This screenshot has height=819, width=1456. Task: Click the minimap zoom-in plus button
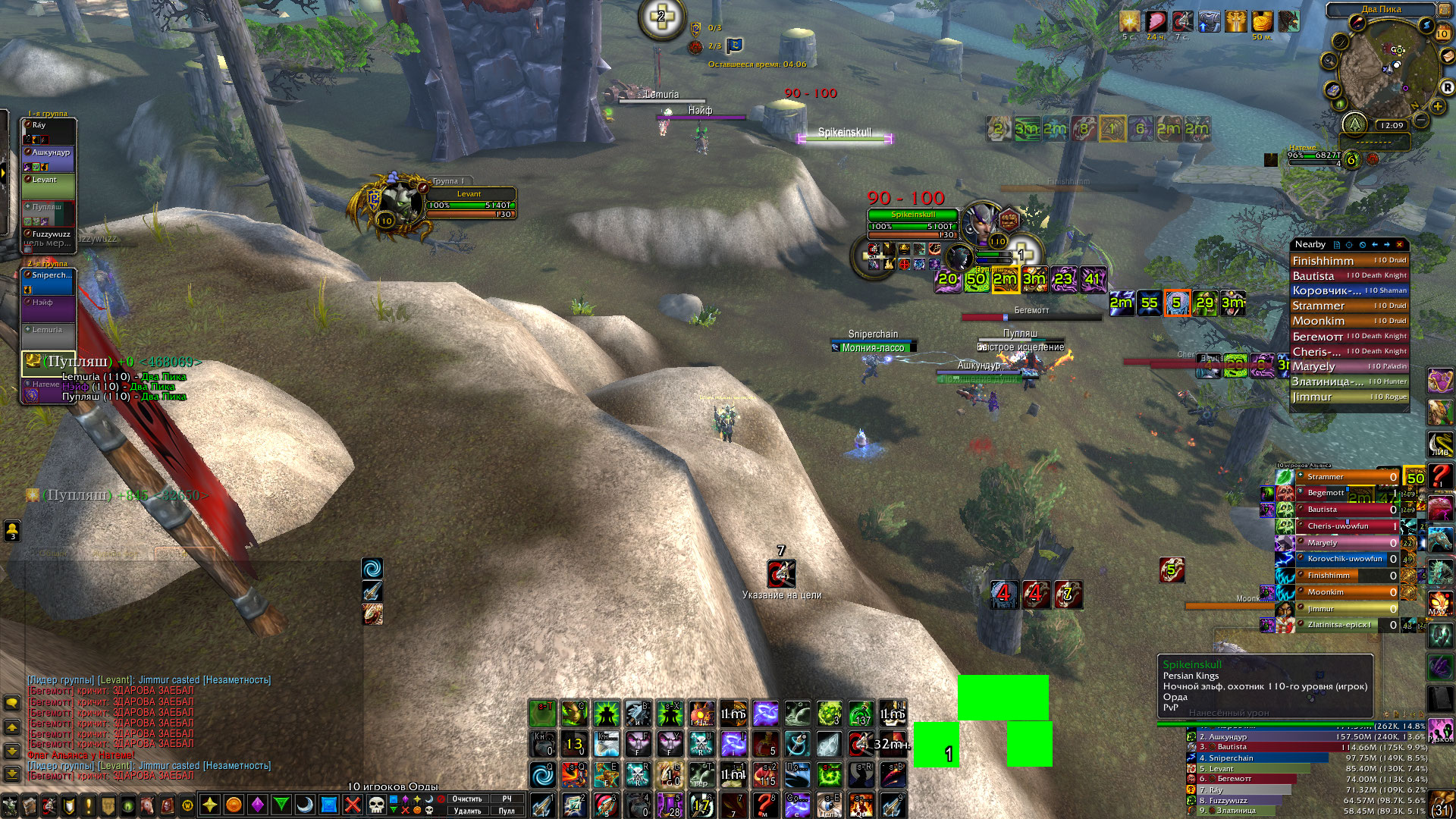[x=1437, y=106]
